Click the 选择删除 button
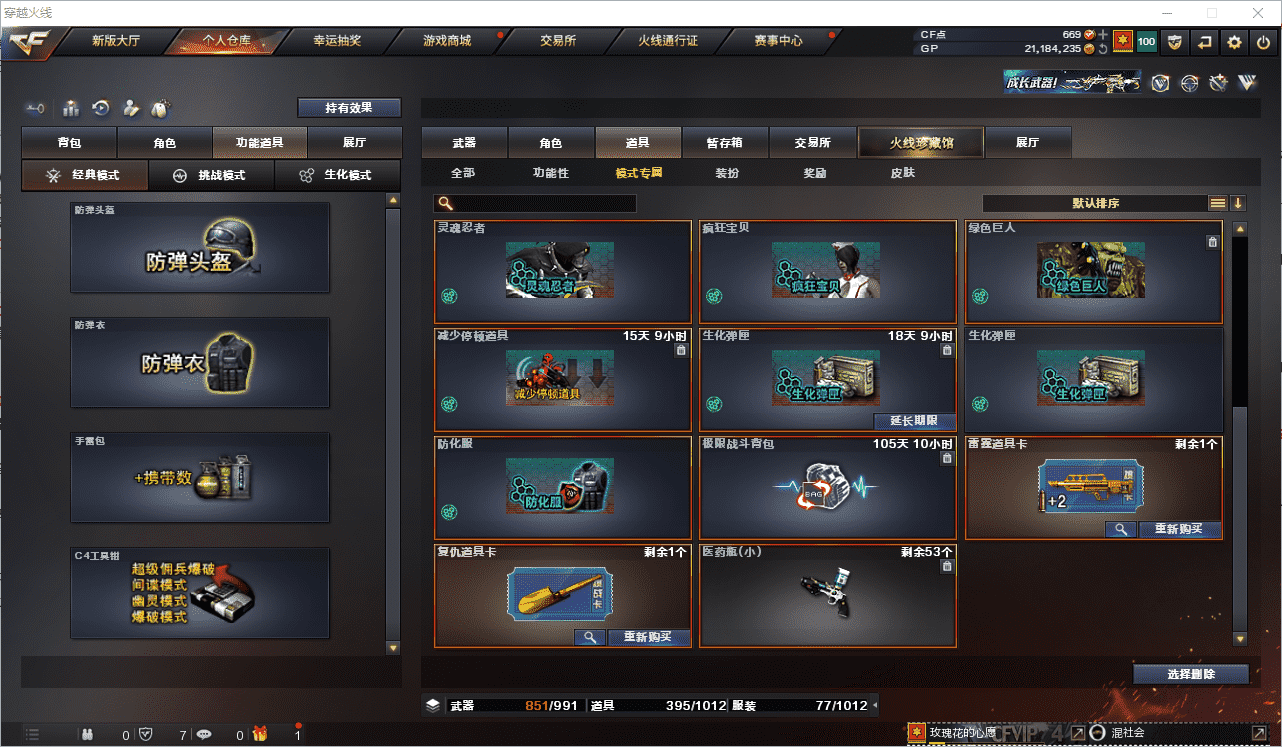The height and width of the screenshot is (747, 1282). click(x=1191, y=674)
